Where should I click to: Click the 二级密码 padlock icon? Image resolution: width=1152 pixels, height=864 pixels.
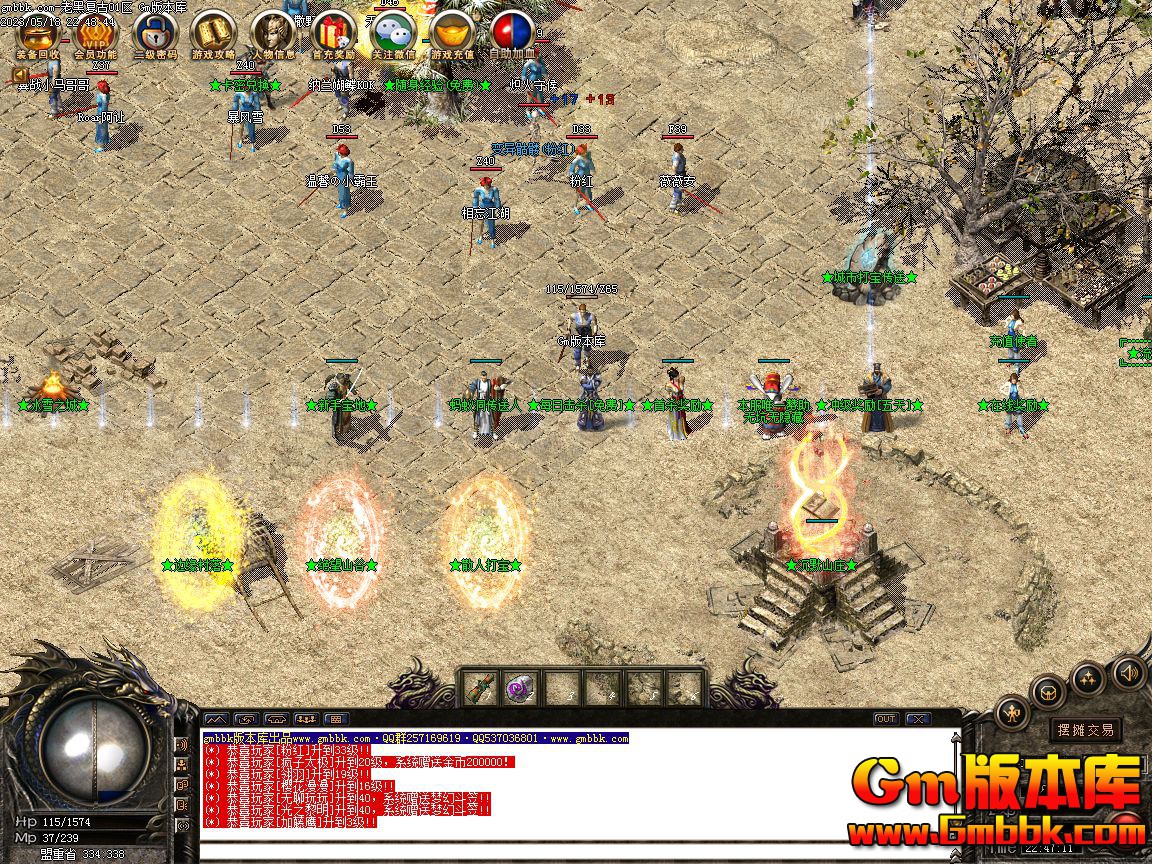pos(155,32)
